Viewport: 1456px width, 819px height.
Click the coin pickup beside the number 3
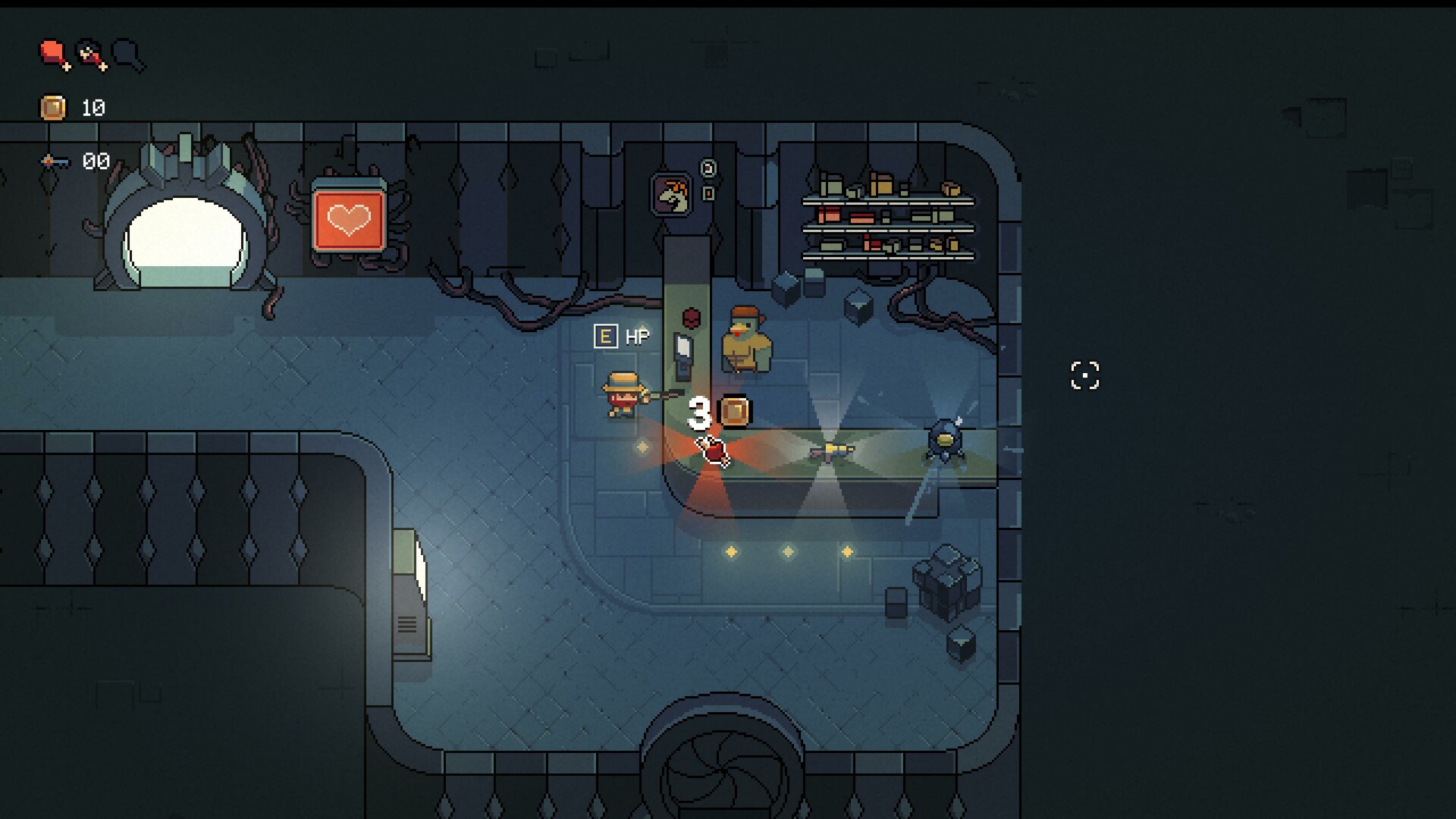click(x=734, y=412)
